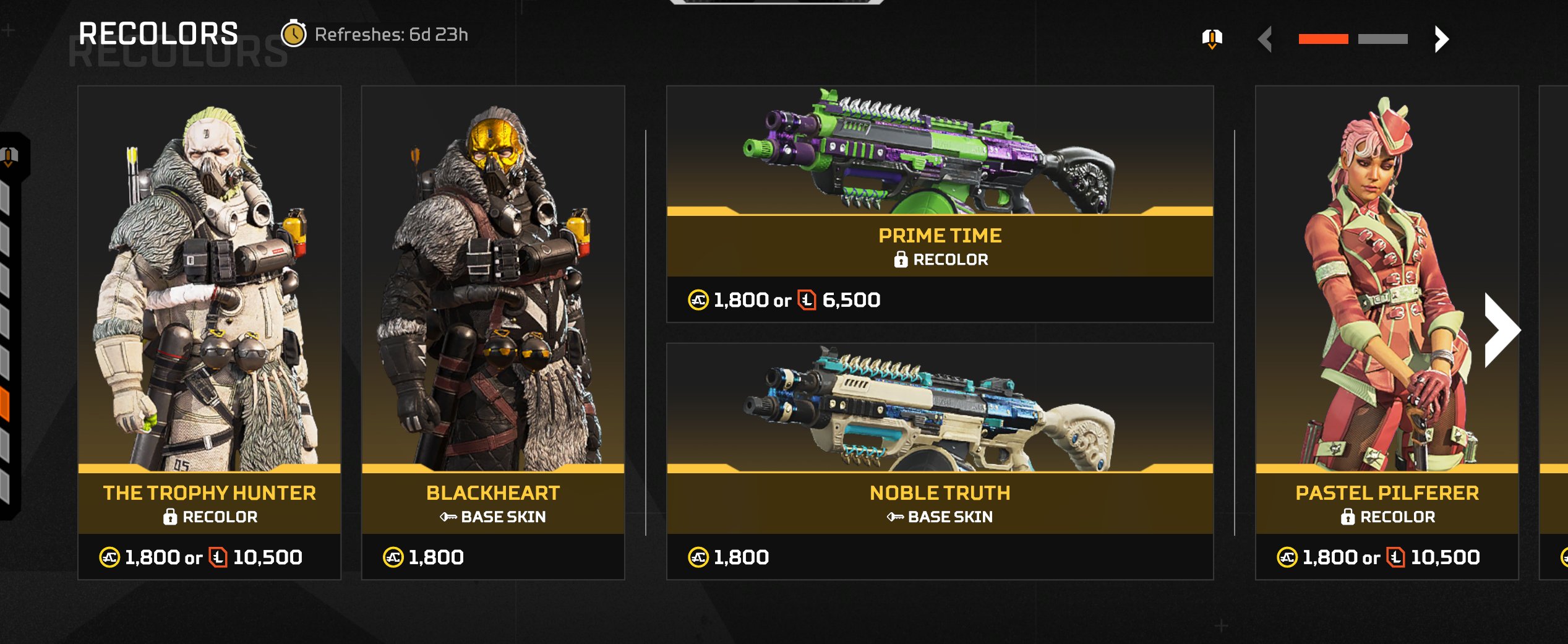Select the Pastel Pilferer recolor skin
The image size is (1568, 644).
1386,332
